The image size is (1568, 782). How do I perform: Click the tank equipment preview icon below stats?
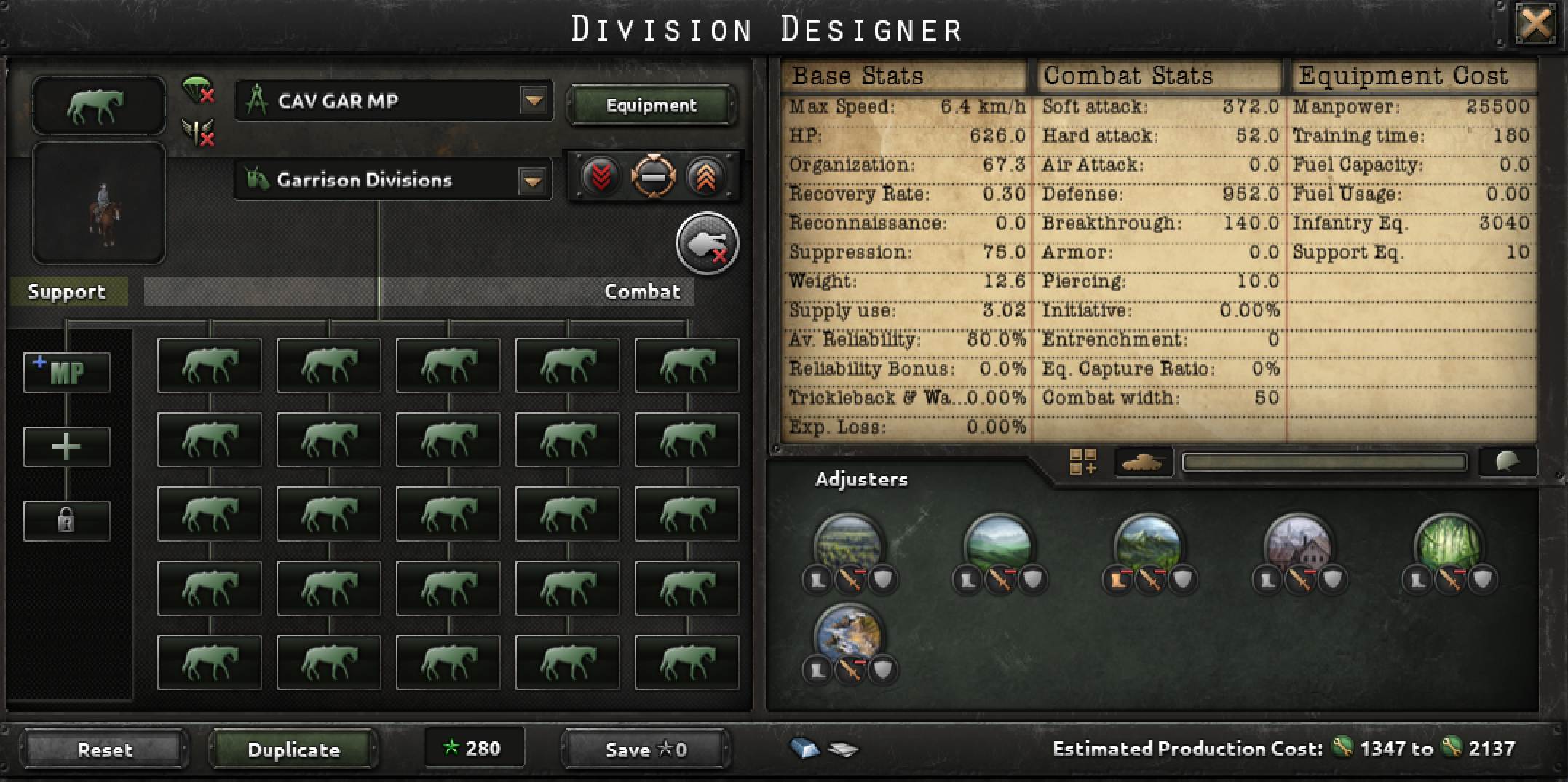tap(1143, 463)
